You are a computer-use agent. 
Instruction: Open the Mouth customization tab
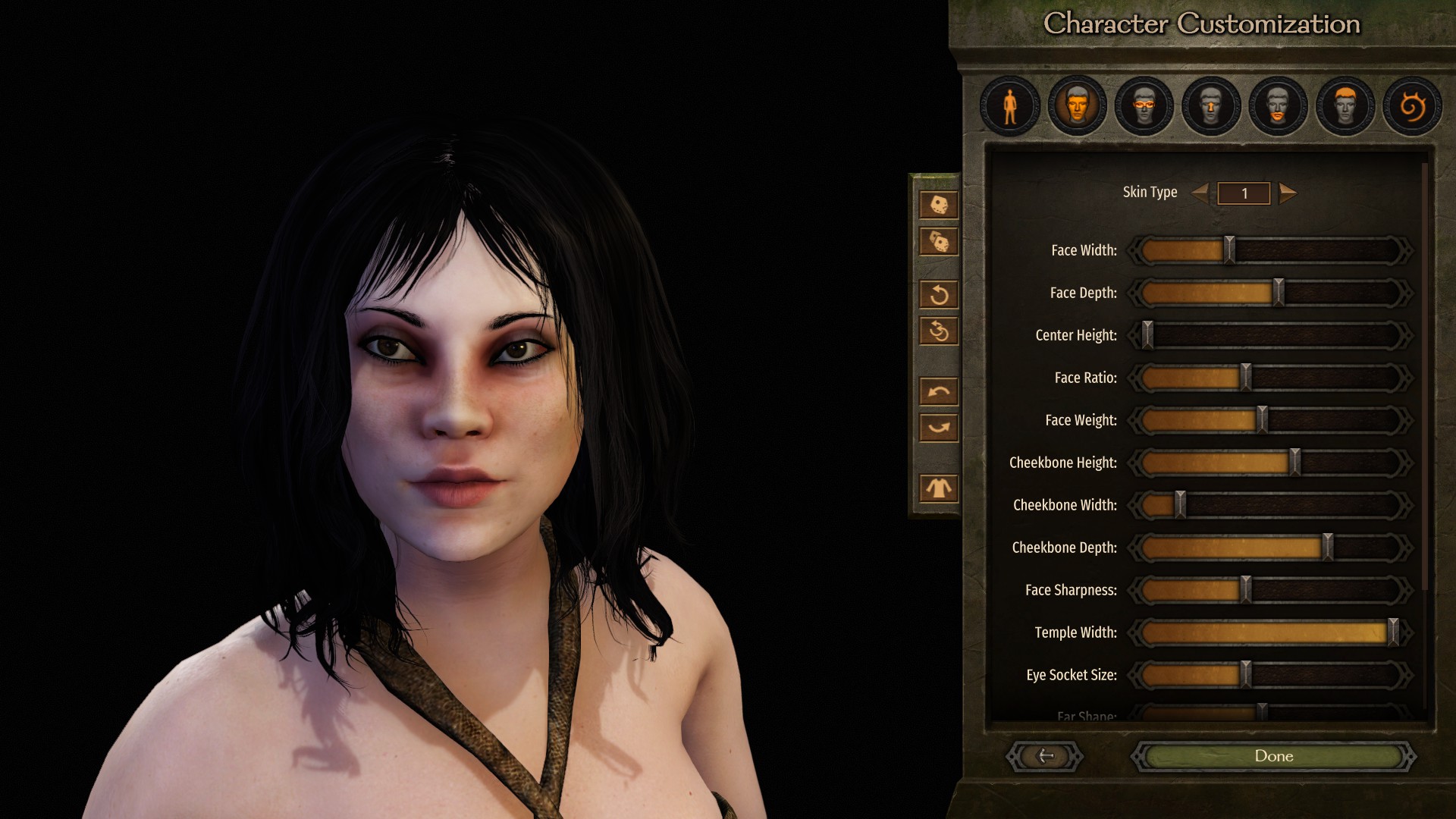click(x=1278, y=106)
